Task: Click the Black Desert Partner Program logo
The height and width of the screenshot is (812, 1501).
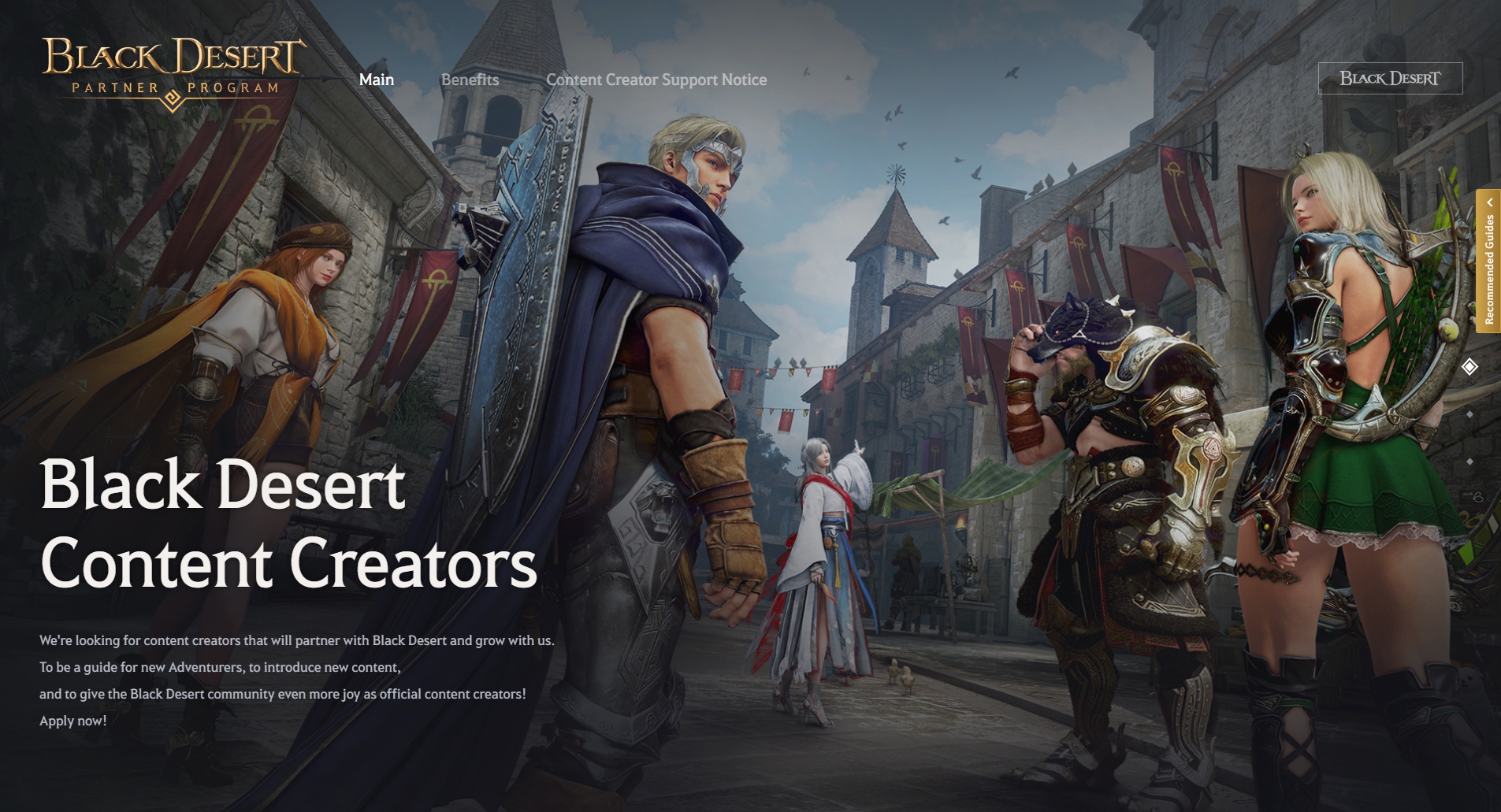Action: [173, 72]
